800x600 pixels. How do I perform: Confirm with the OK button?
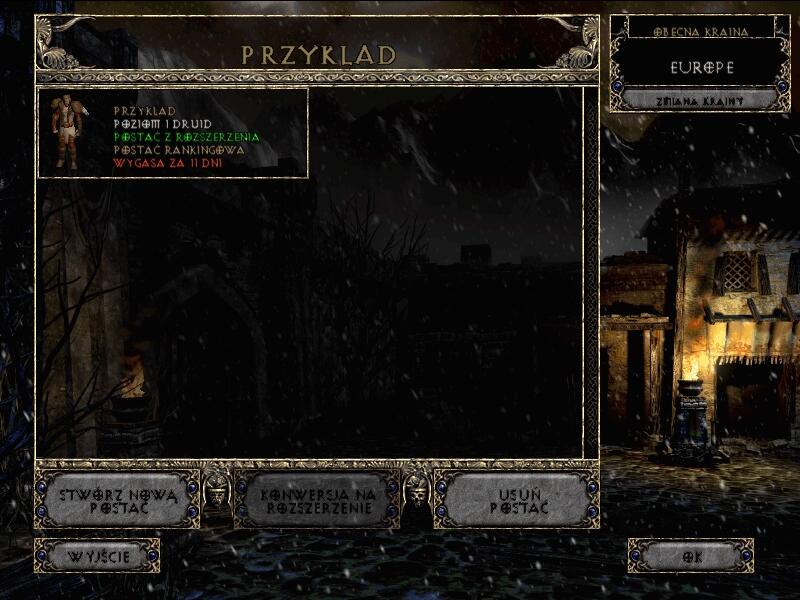pos(690,556)
